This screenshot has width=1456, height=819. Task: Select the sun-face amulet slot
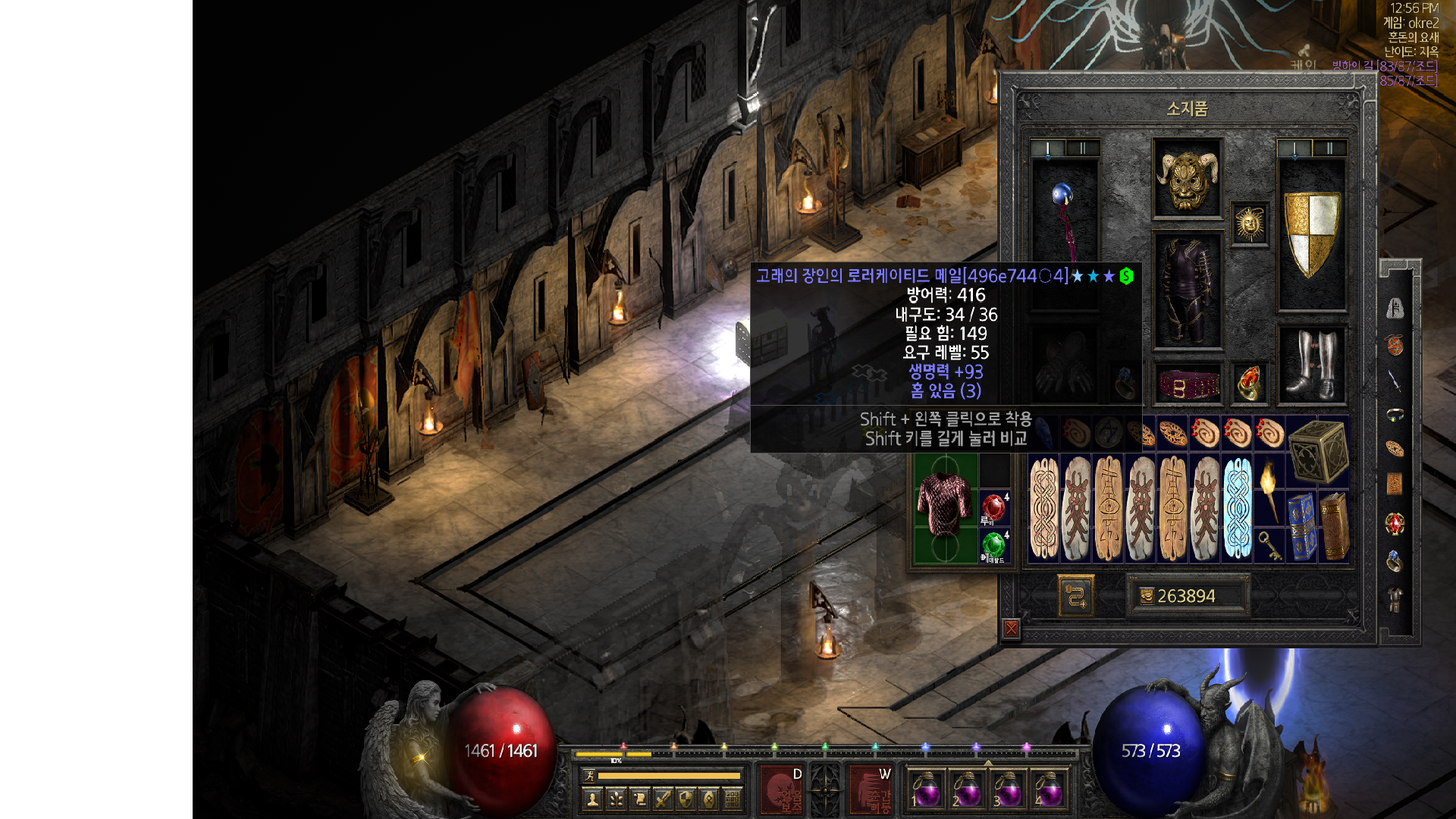(1249, 224)
